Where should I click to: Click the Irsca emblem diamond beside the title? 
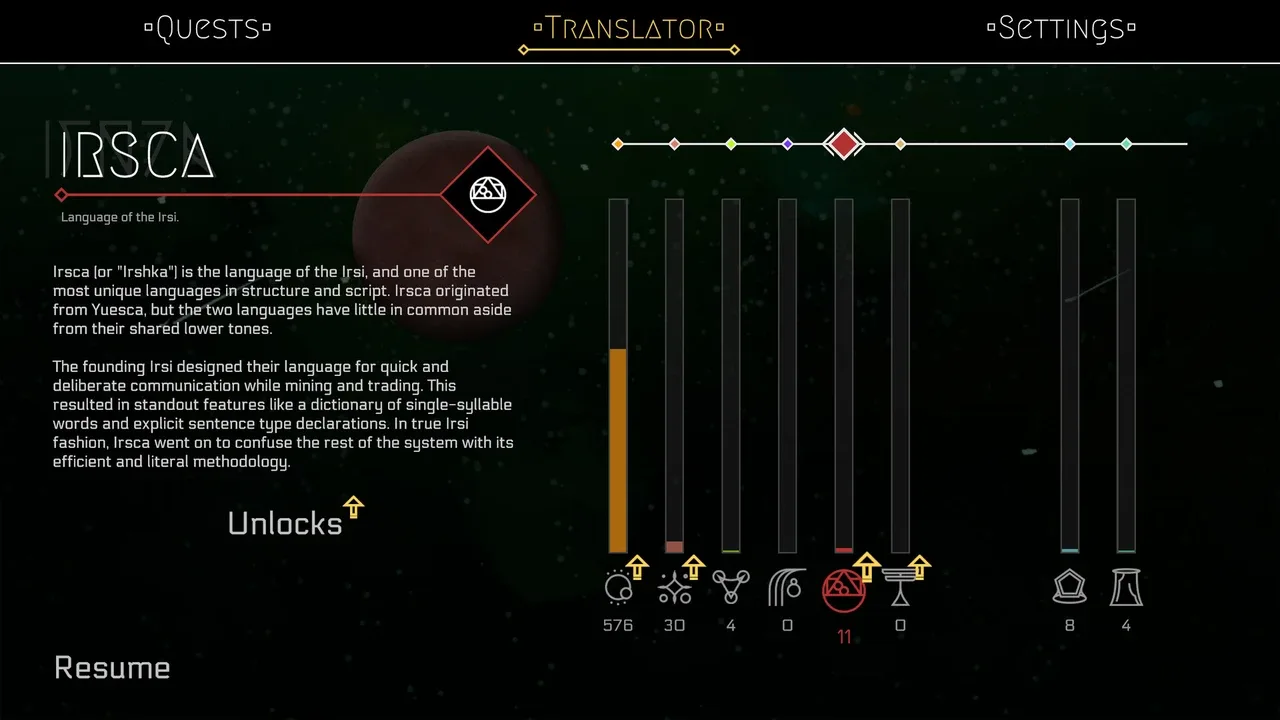(488, 195)
